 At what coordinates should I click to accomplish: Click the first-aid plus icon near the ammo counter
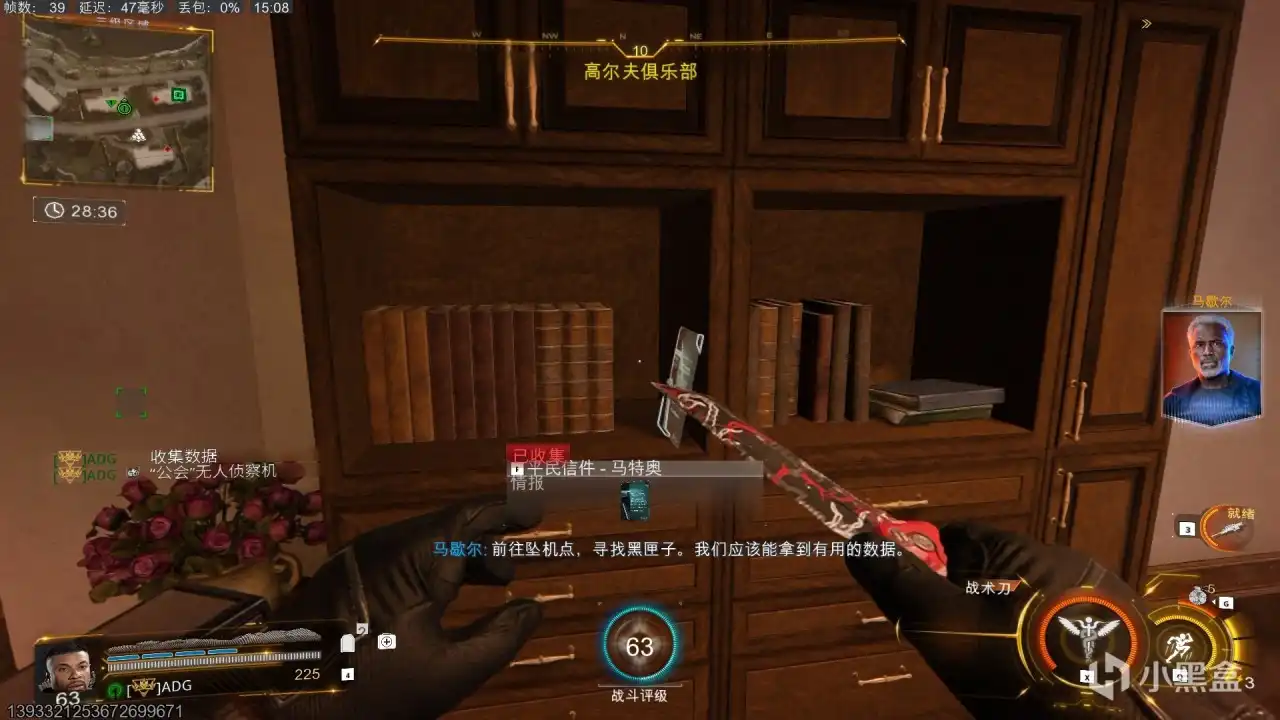(387, 641)
